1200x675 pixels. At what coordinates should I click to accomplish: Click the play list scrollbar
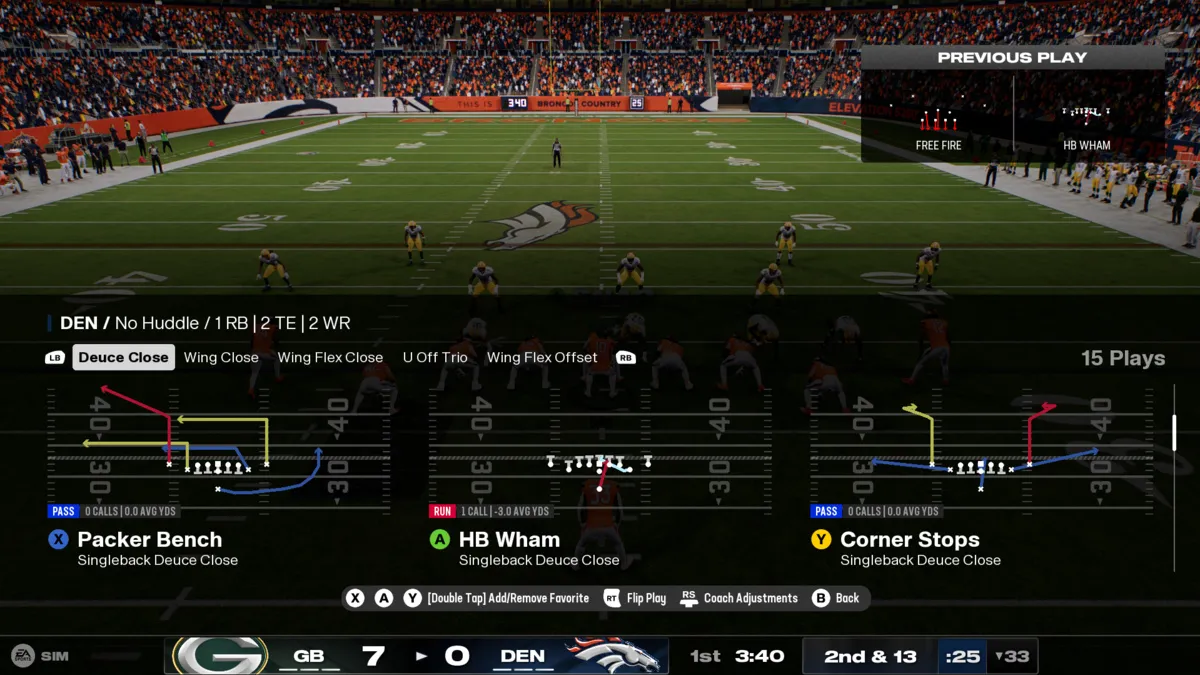[x=1174, y=432]
